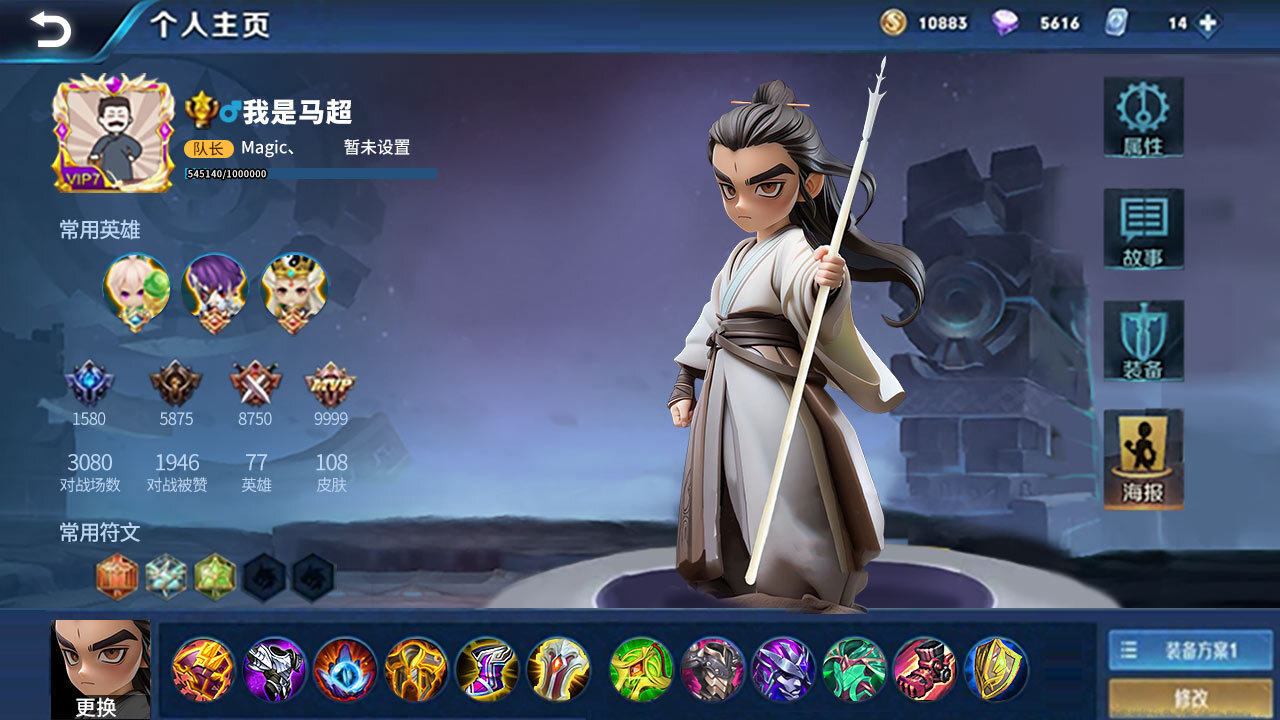This screenshot has height=720, width=1280.
Task: Select the MVP 9999 rank badge
Action: pyautogui.click(x=332, y=383)
